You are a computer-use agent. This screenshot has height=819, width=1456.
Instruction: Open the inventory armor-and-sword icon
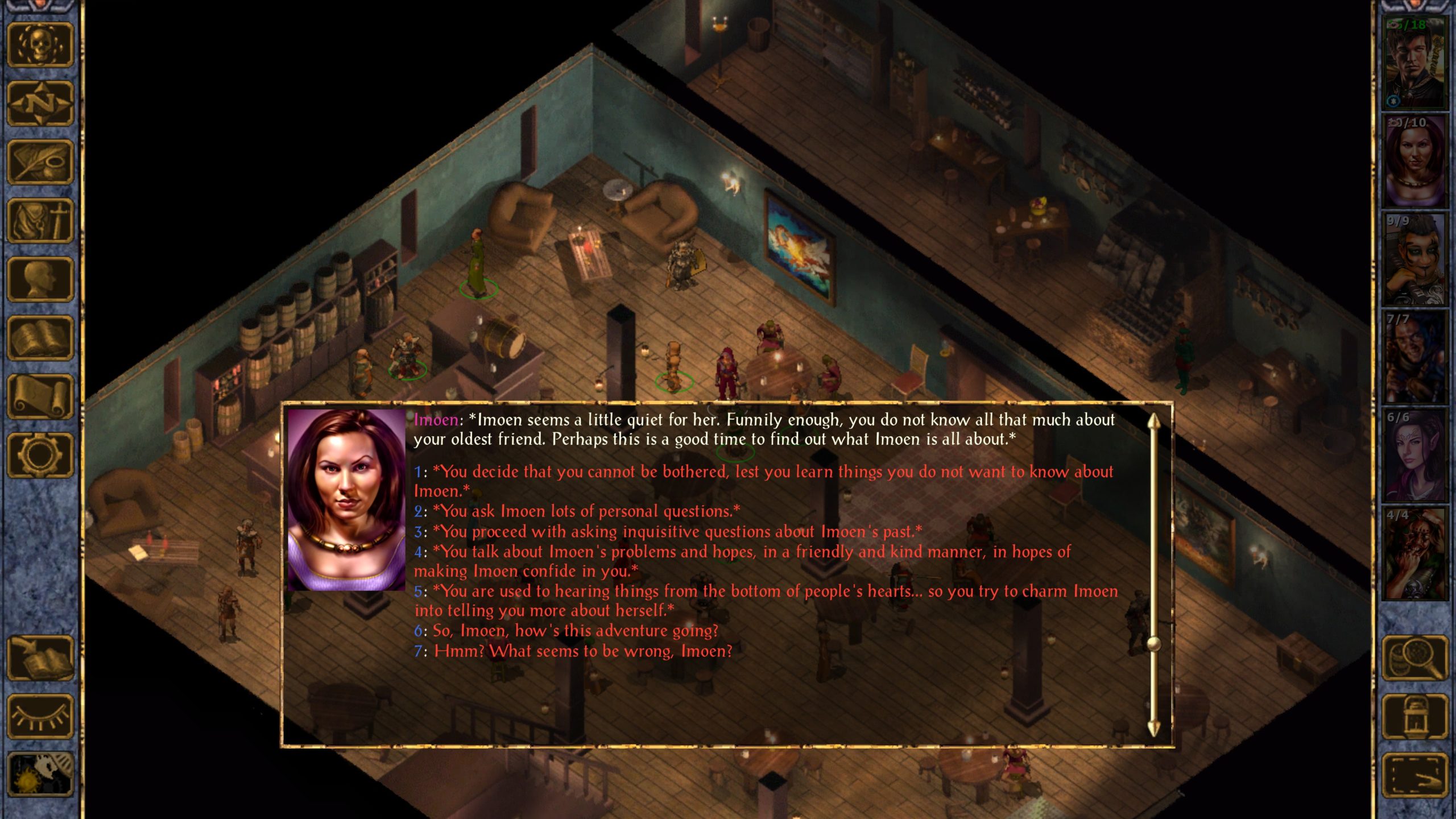(x=40, y=221)
